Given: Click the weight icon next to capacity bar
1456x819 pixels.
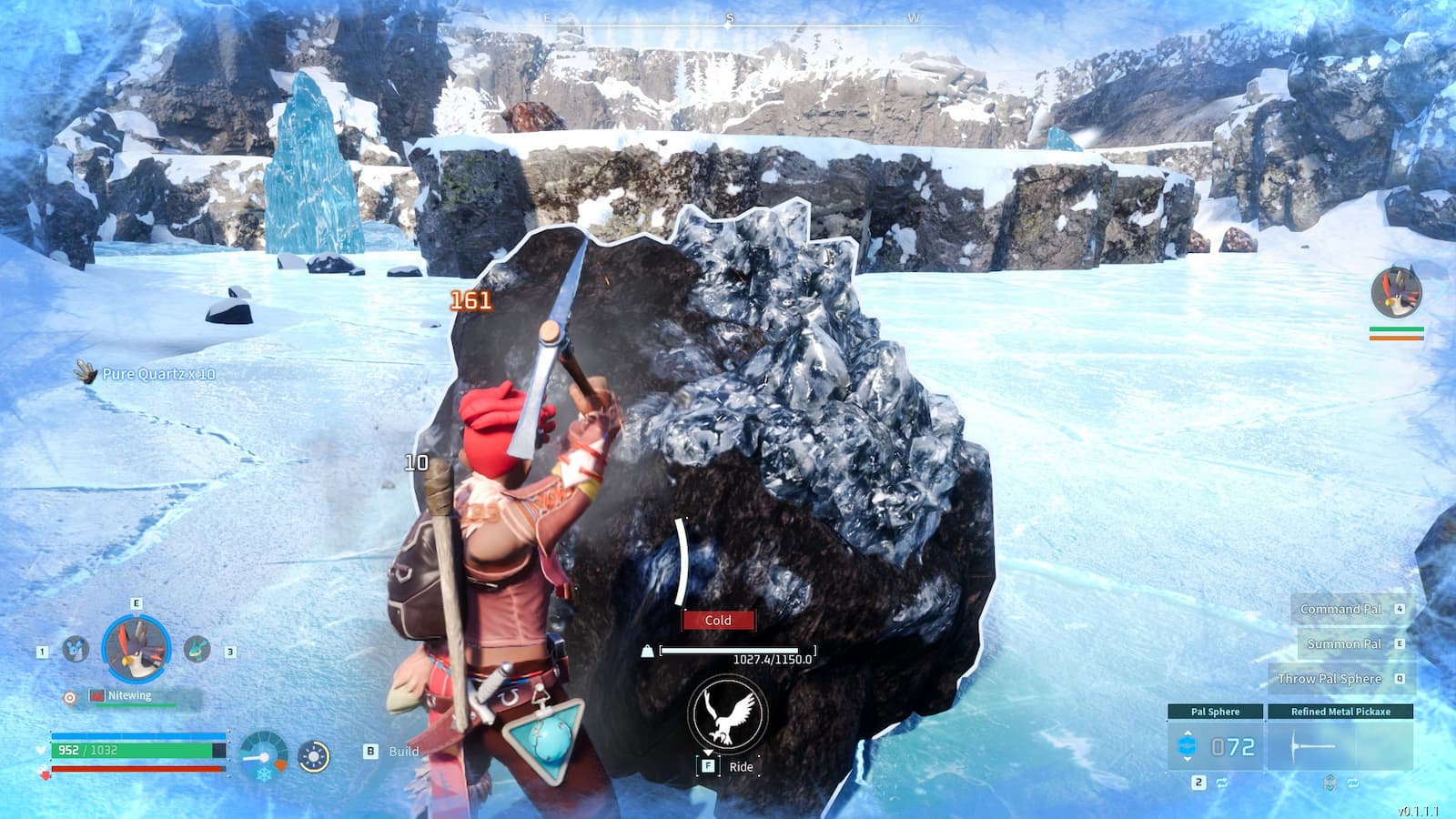Looking at the screenshot, I should click(647, 651).
